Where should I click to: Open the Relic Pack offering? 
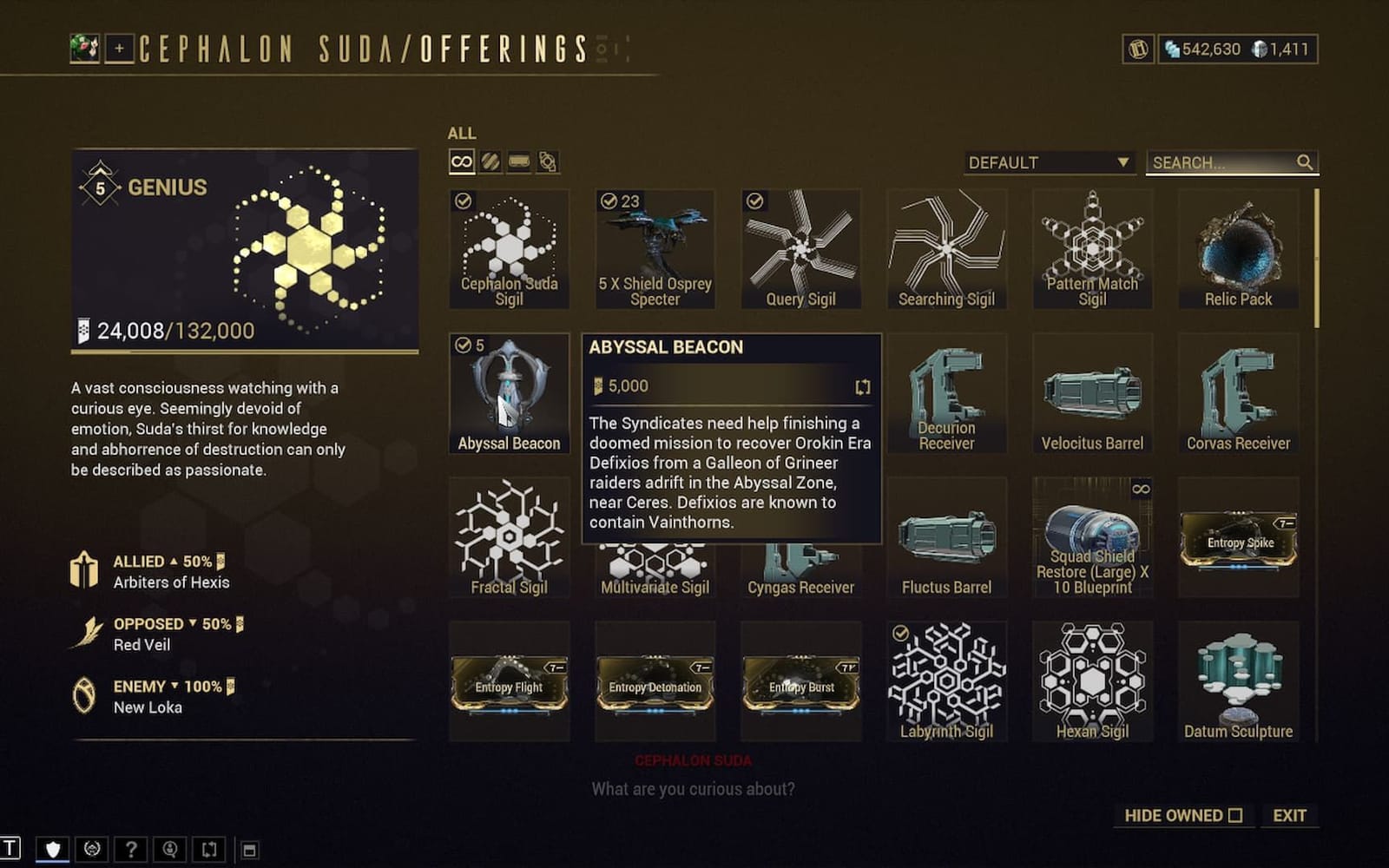pos(1238,252)
